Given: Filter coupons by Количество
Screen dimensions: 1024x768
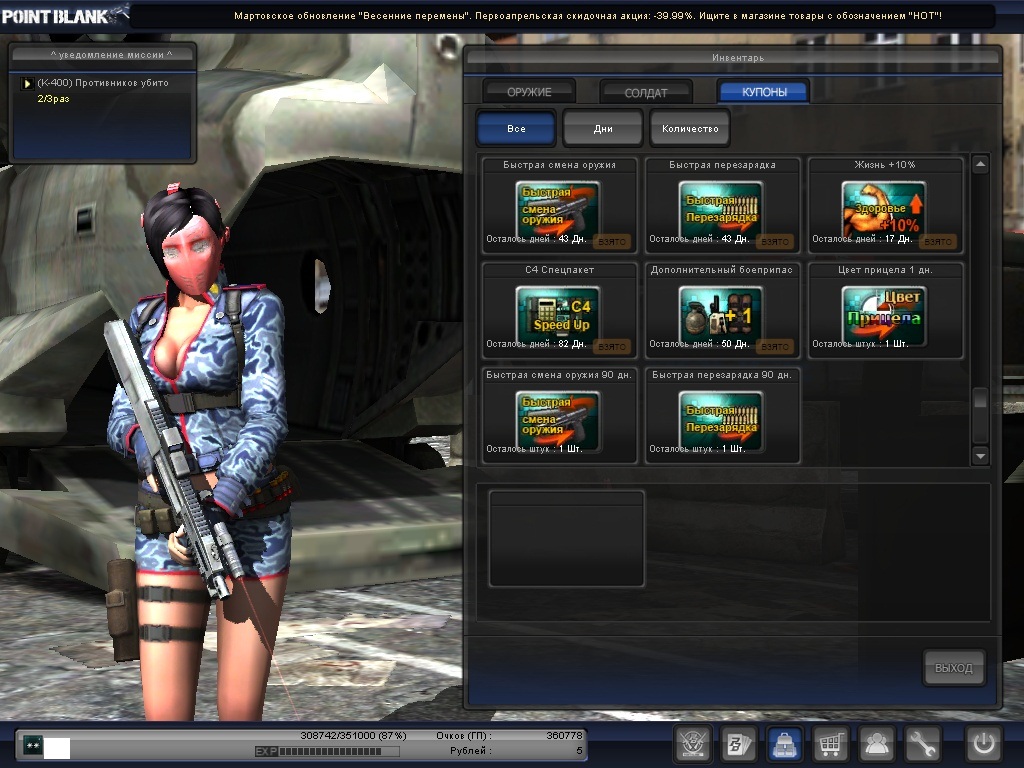Looking at the screenshot, I should 690,129.
